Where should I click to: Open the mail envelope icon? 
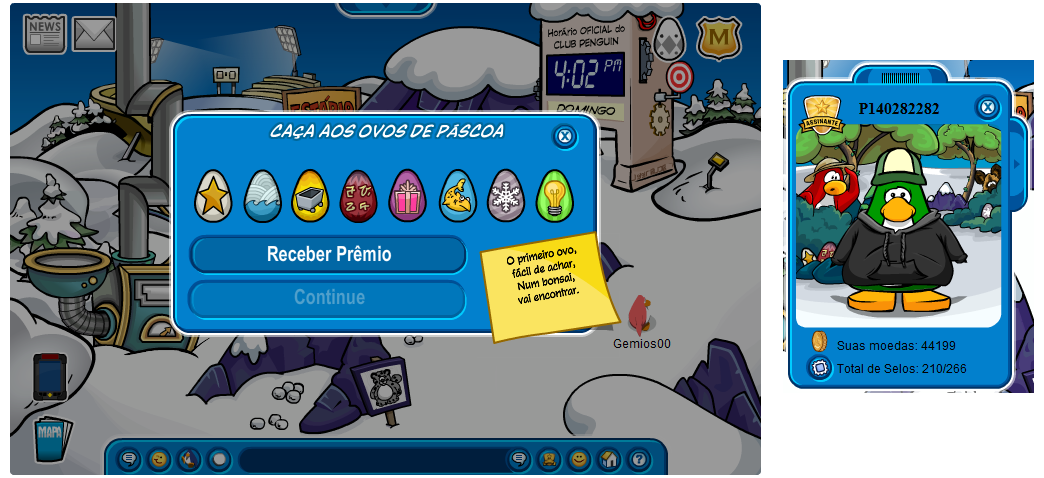[93, 34]
